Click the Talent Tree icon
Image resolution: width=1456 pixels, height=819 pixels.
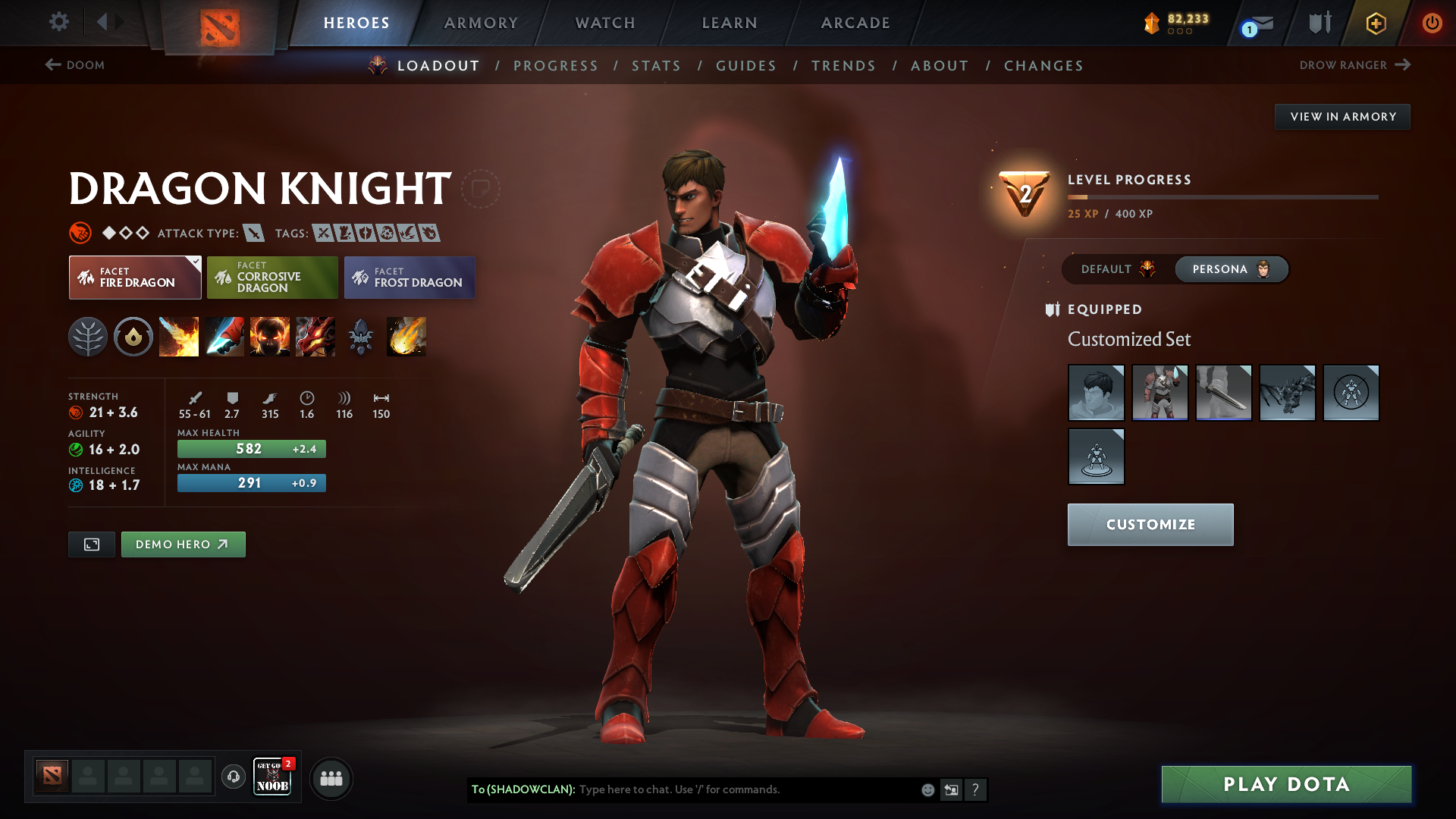coord(88,337)
